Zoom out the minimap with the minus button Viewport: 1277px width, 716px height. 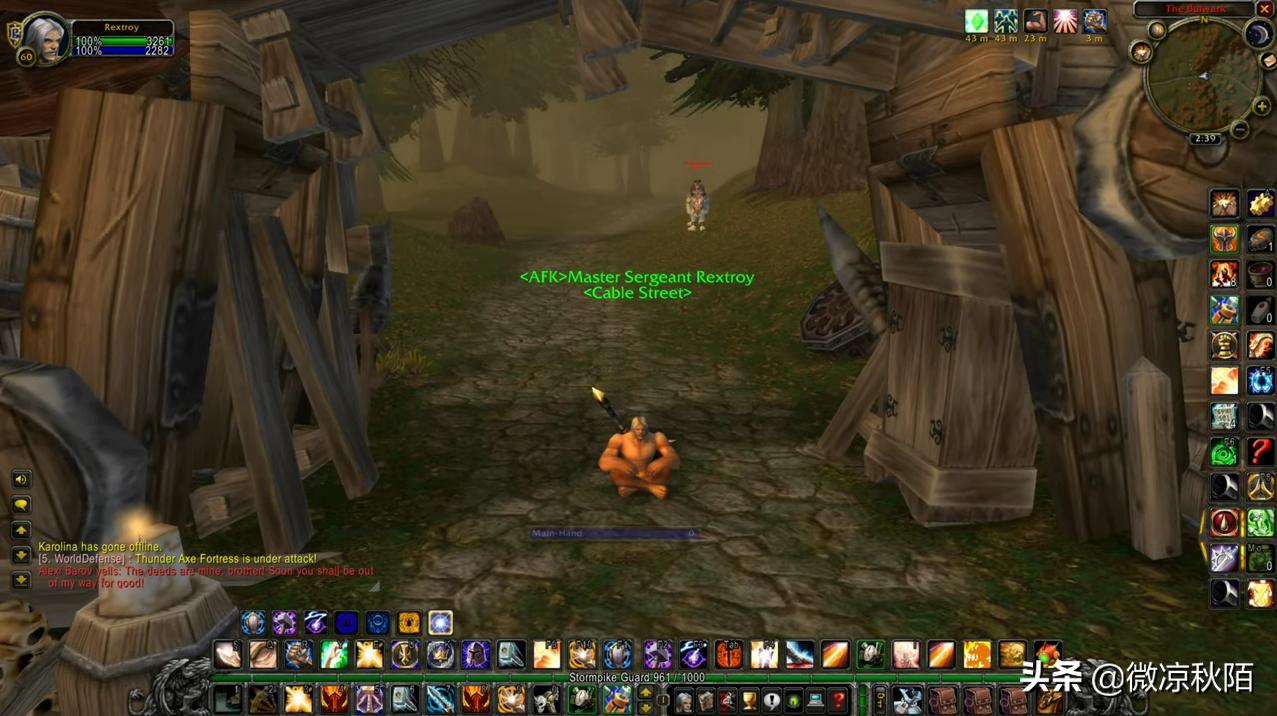pos(1240,130)
